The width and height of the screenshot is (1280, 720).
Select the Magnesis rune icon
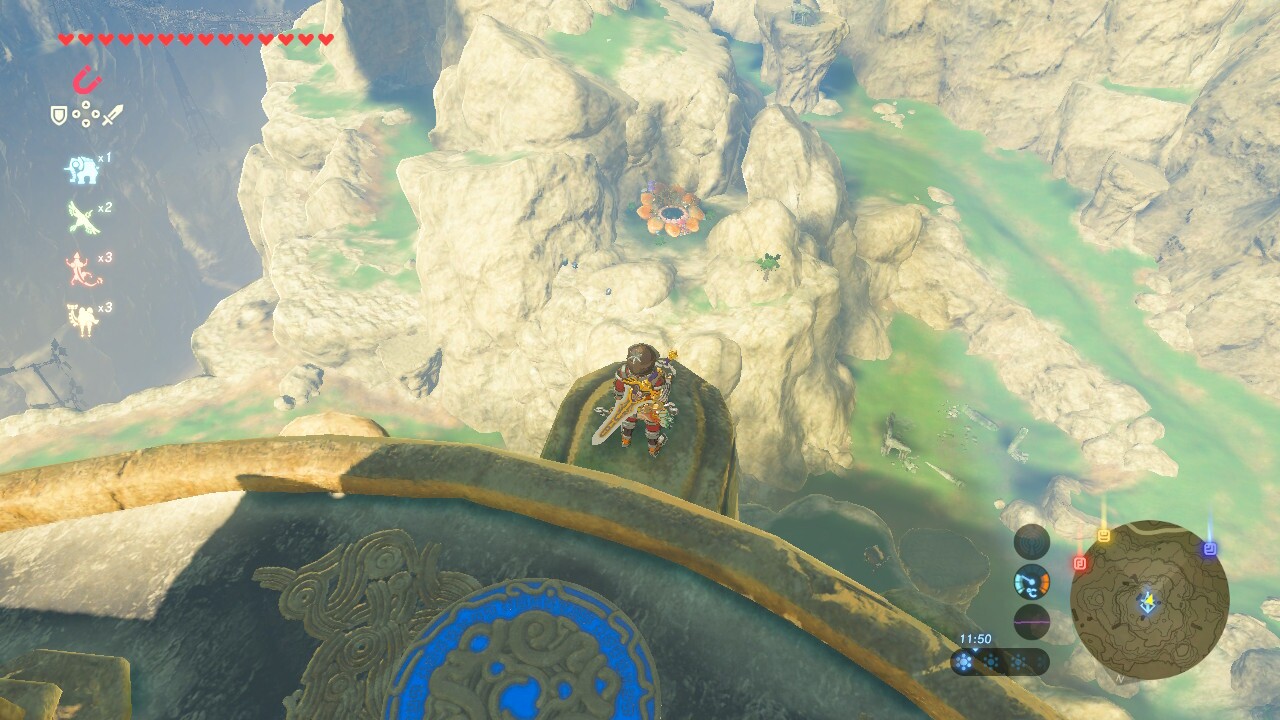86,80
